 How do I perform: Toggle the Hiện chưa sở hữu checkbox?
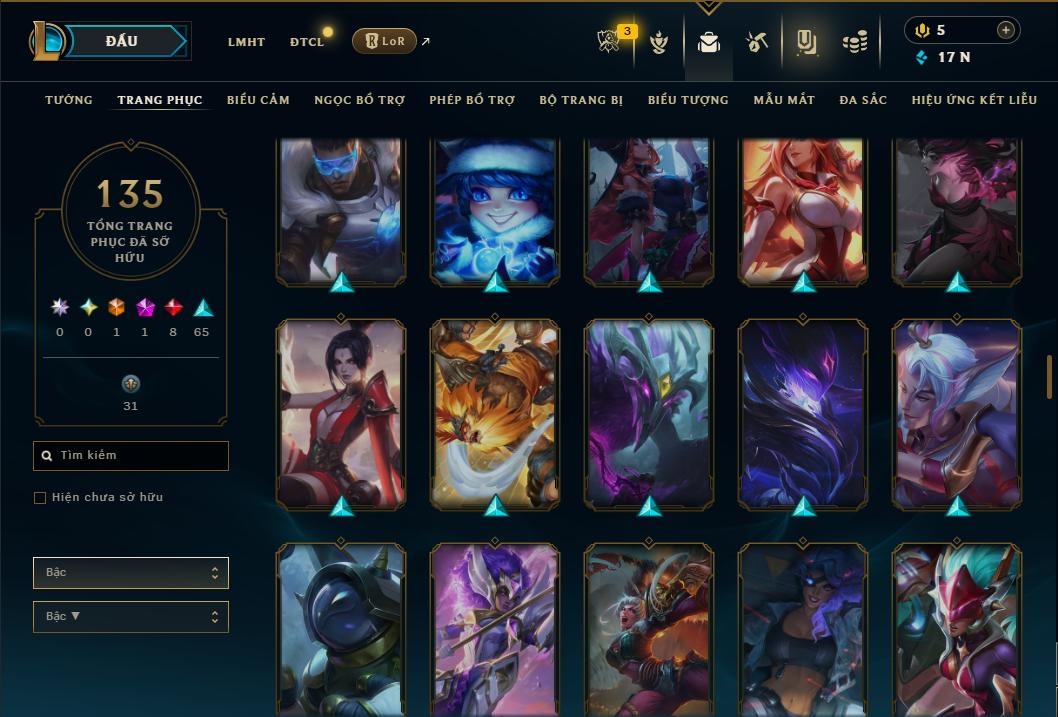coord(40,498)
